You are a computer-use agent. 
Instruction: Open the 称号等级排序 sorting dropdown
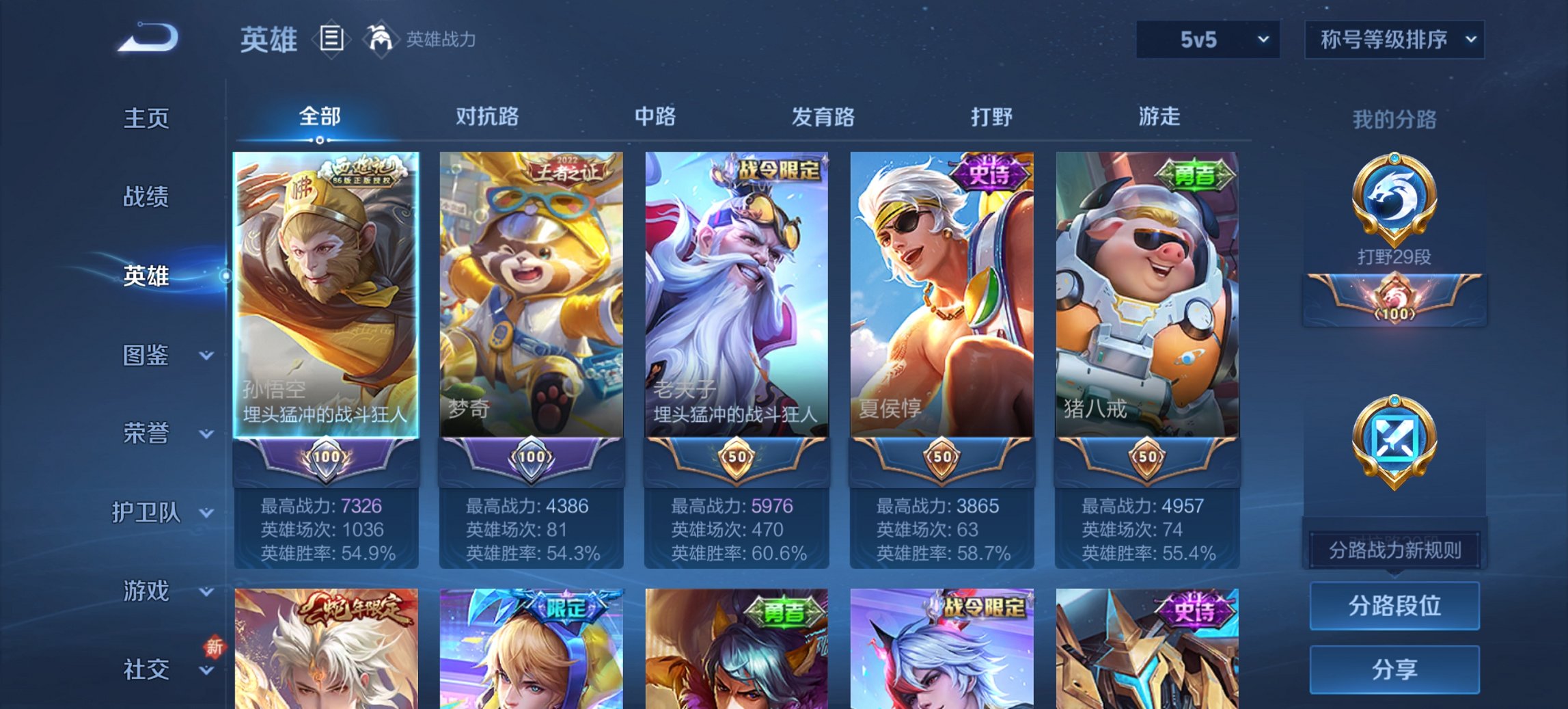click(x=1394, y=40)
